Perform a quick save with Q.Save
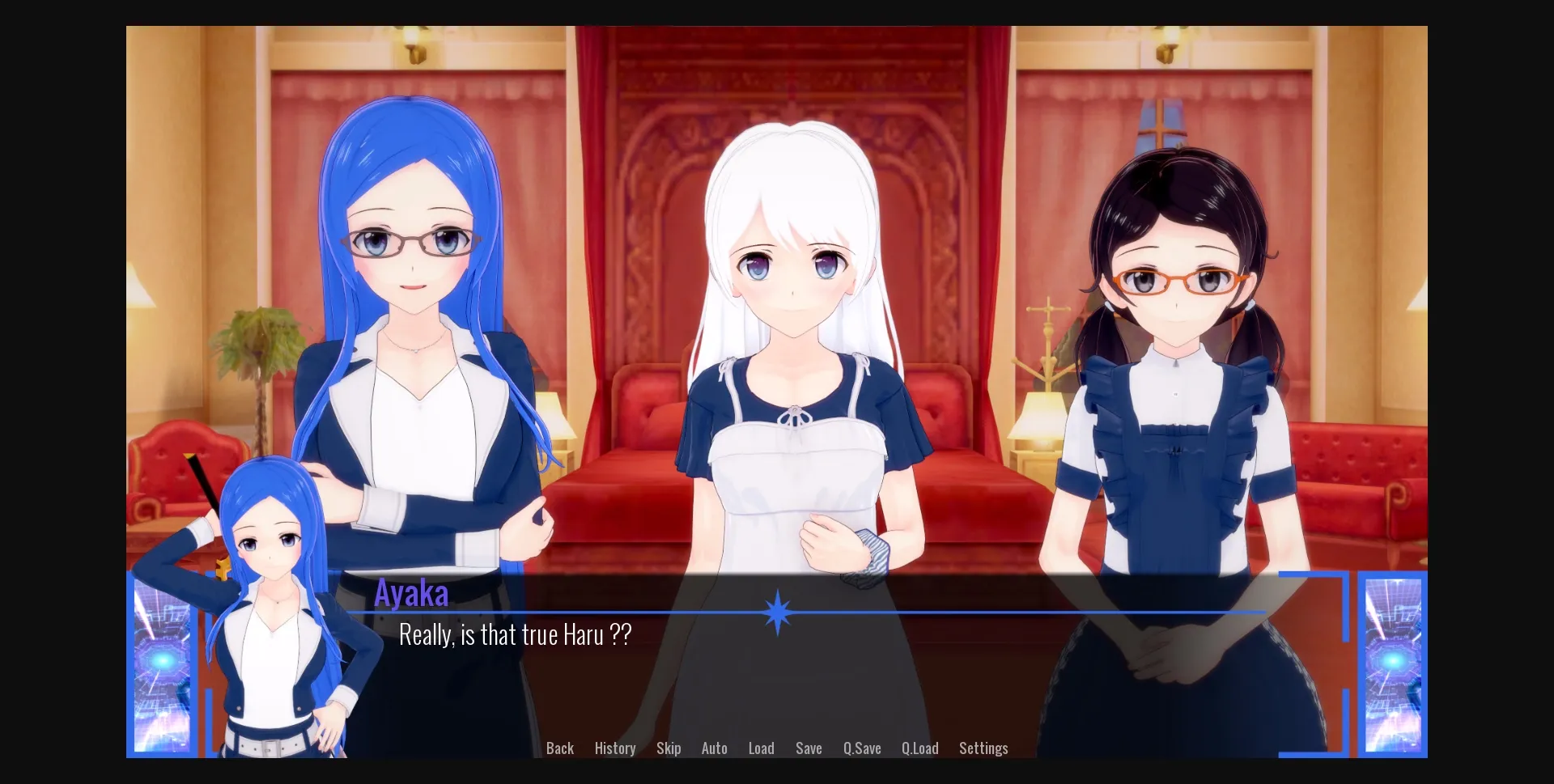This screenshot has width=1554, height=784. [x=862, y=748]
